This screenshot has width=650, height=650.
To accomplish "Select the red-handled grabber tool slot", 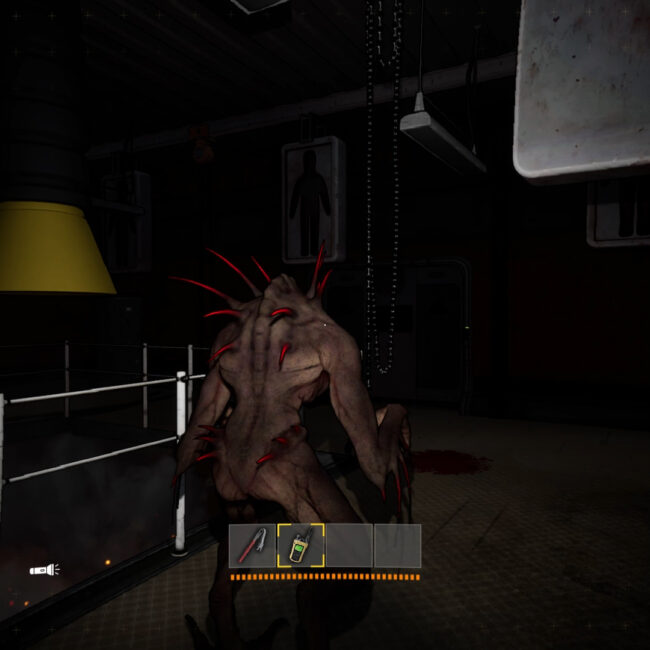I will (x=253, y=546).
